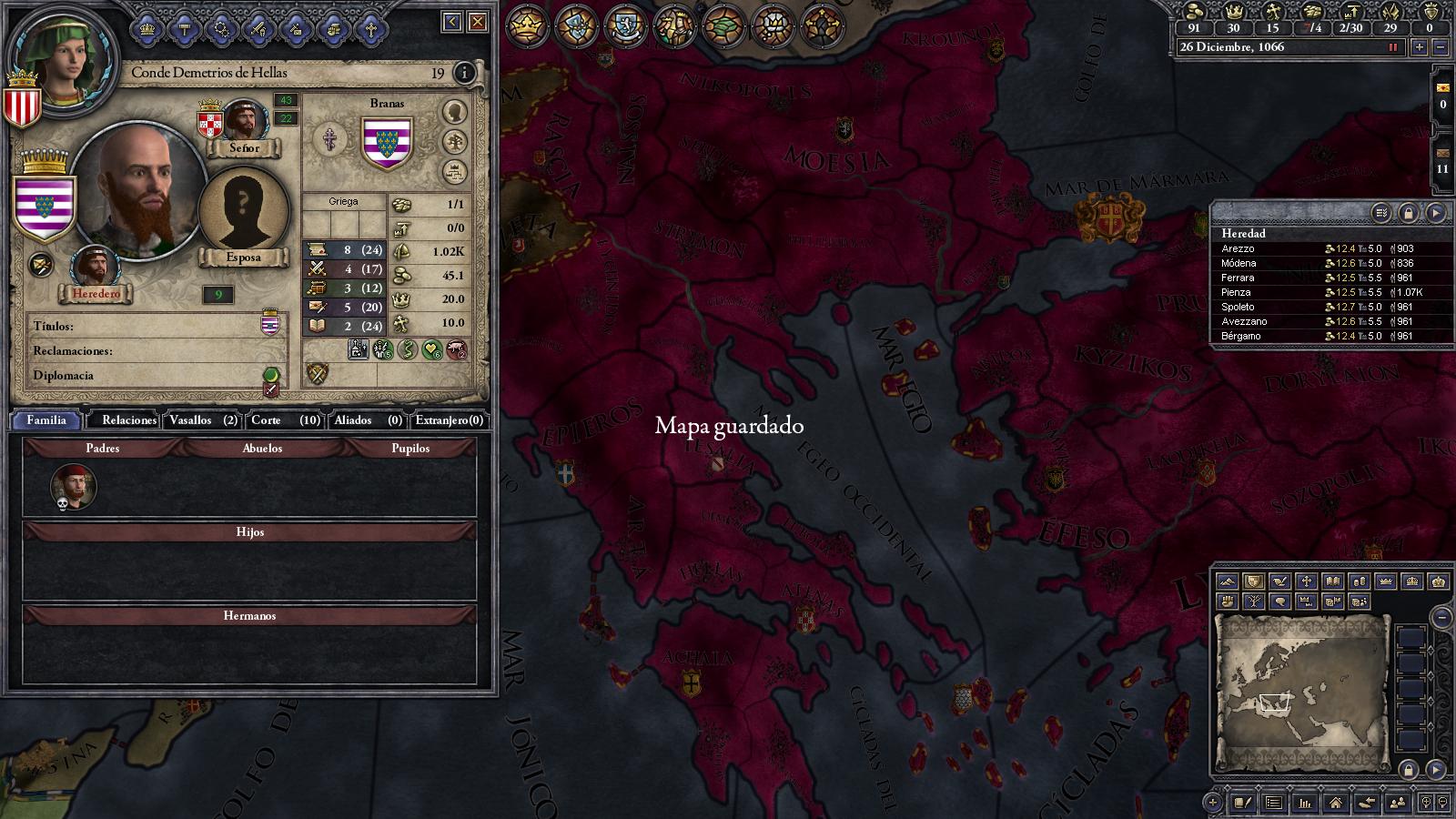The width and height of the screenshot is (1456, 819).
Task: Open the character info 'i' button
Action: (464, 73)
